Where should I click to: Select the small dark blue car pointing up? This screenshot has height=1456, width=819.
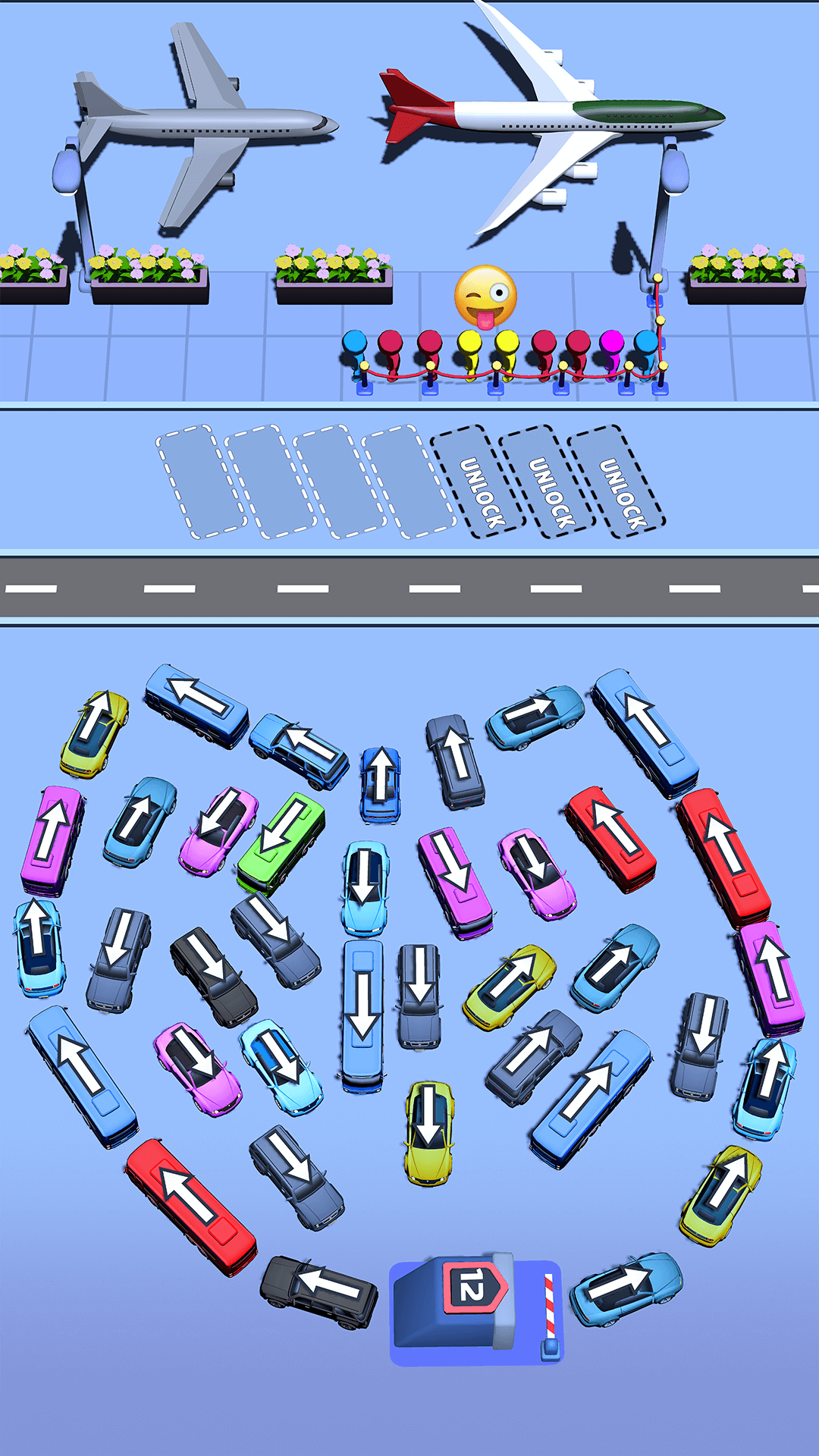(x=380, y=784)
